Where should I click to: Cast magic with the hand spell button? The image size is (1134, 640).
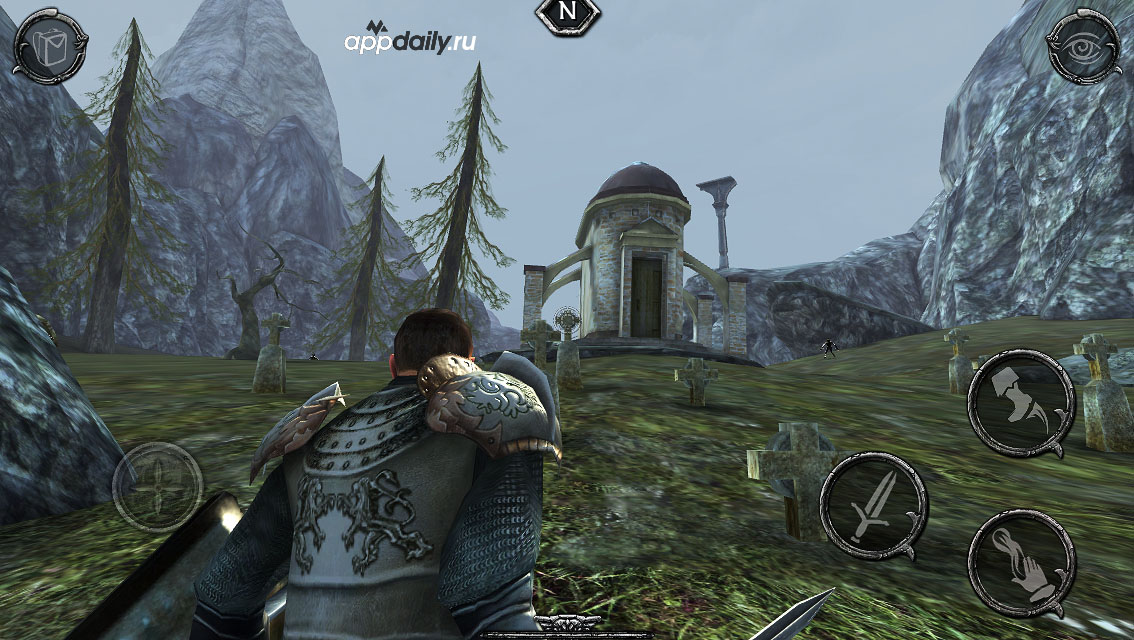pyautogui.click(x=1021, y=562)
